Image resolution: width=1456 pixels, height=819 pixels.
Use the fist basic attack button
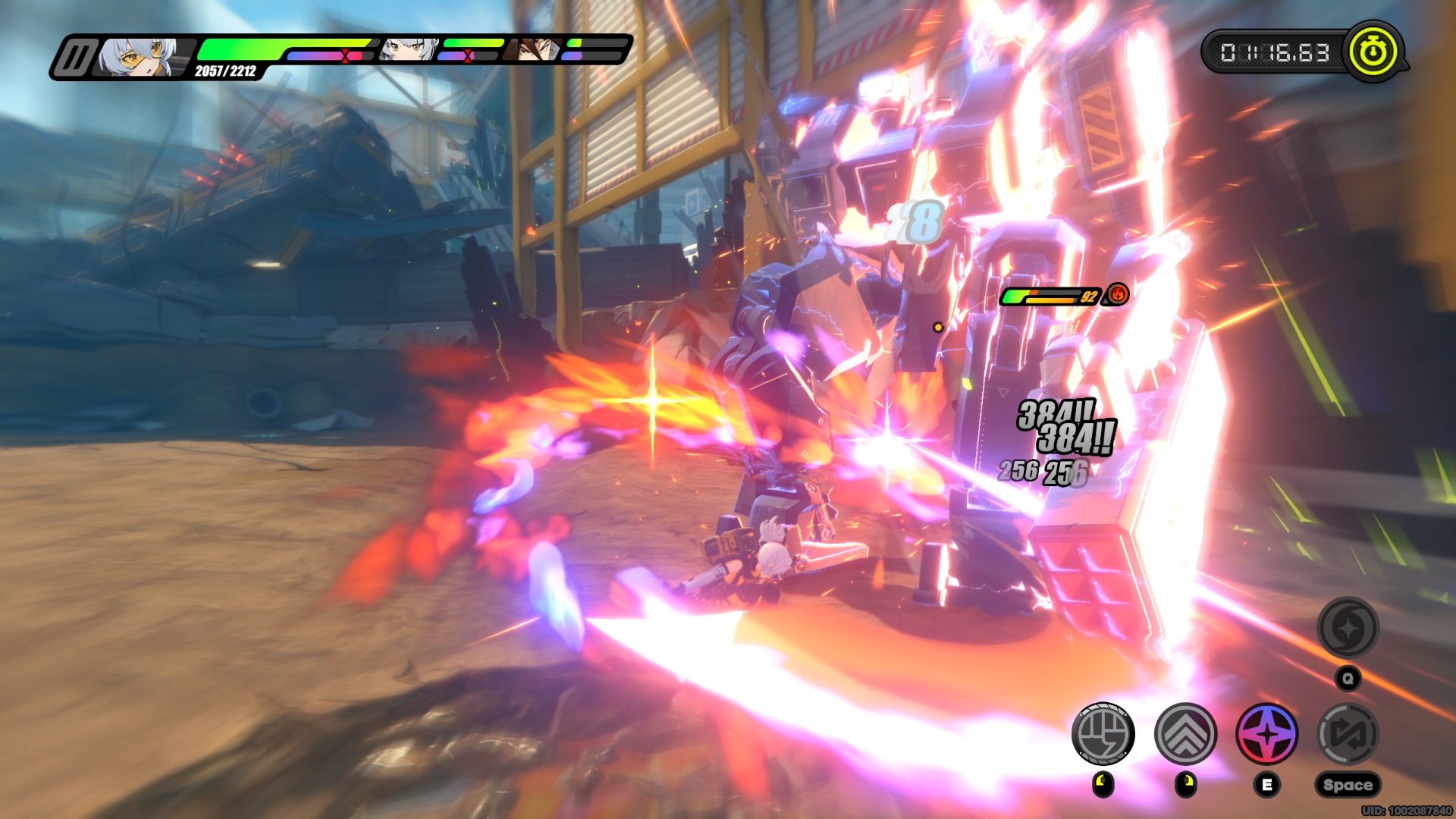point(1103,733)
